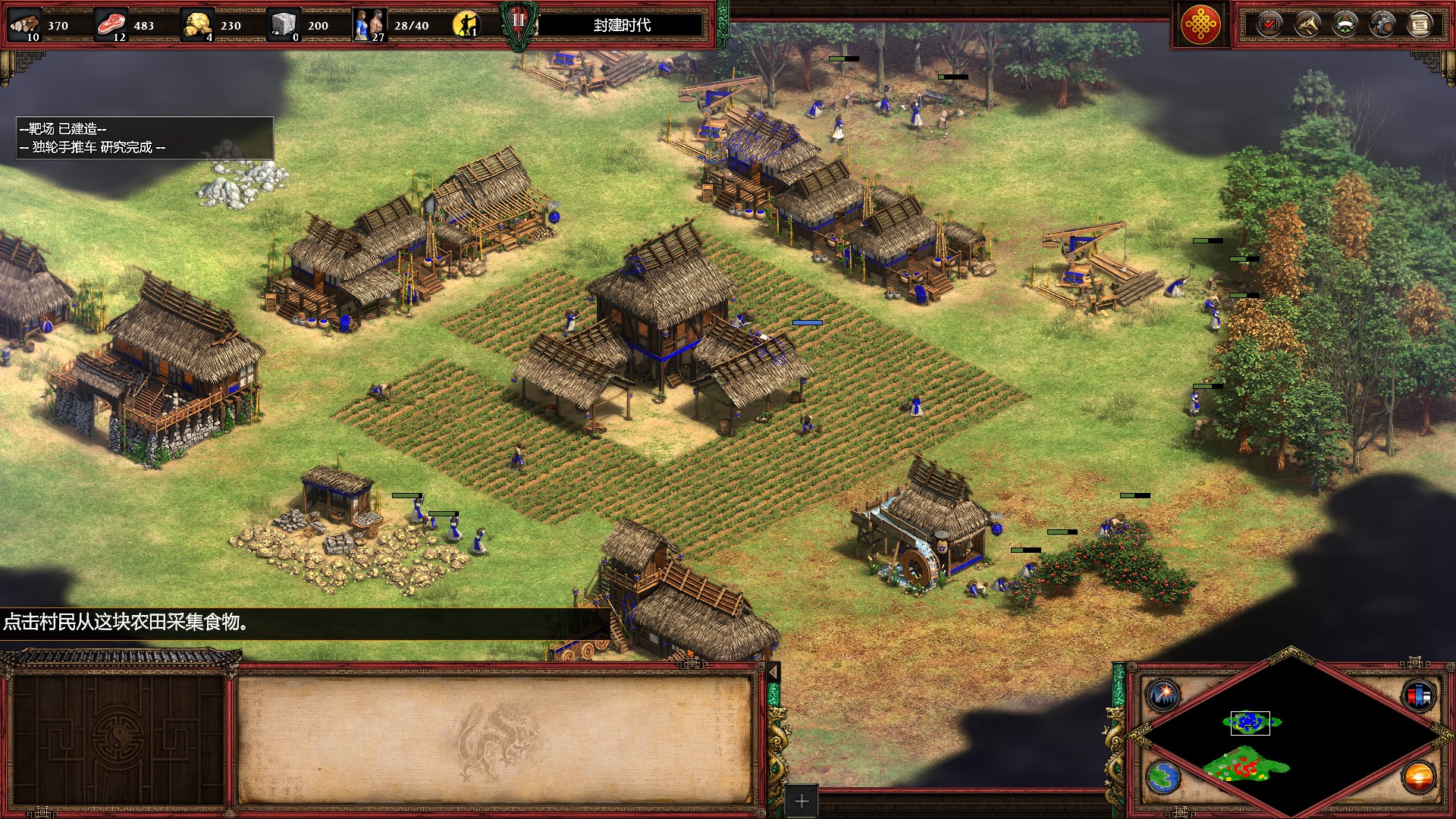Click the laurel wreath ribbon icon

click(x=1345, y=25)
